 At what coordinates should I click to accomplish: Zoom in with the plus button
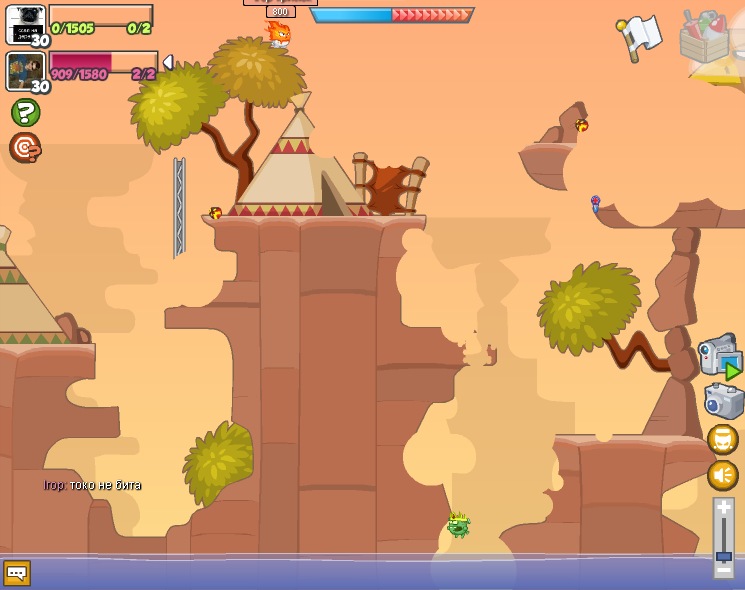coord(723,508)
